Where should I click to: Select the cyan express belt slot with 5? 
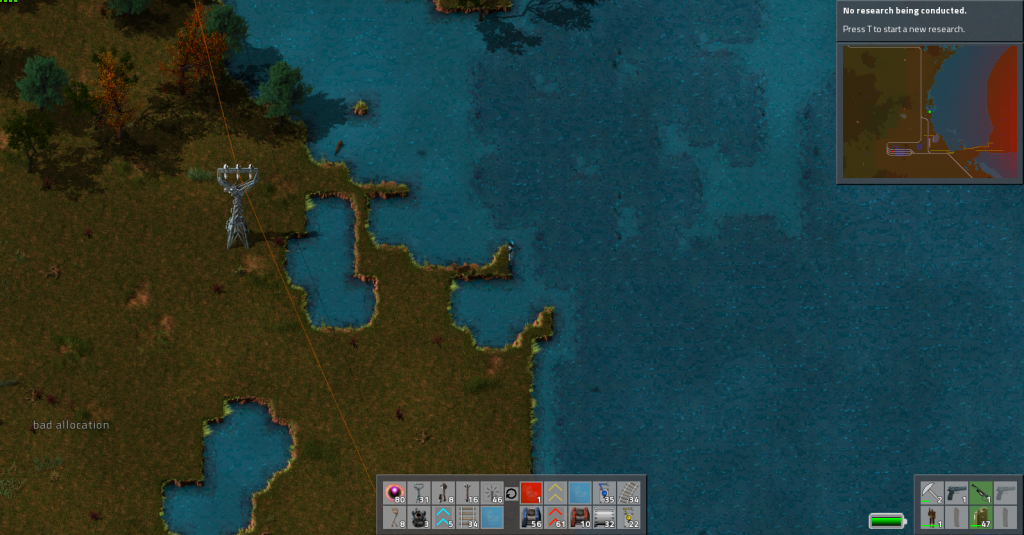tap(443, 517)
